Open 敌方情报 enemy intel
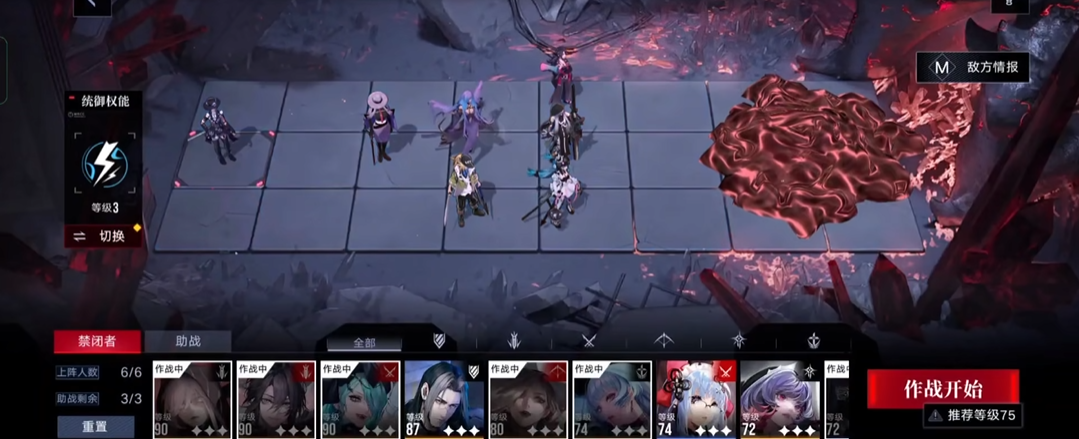This screenshot has width=1079, height=439. click(x=973, y=67)
